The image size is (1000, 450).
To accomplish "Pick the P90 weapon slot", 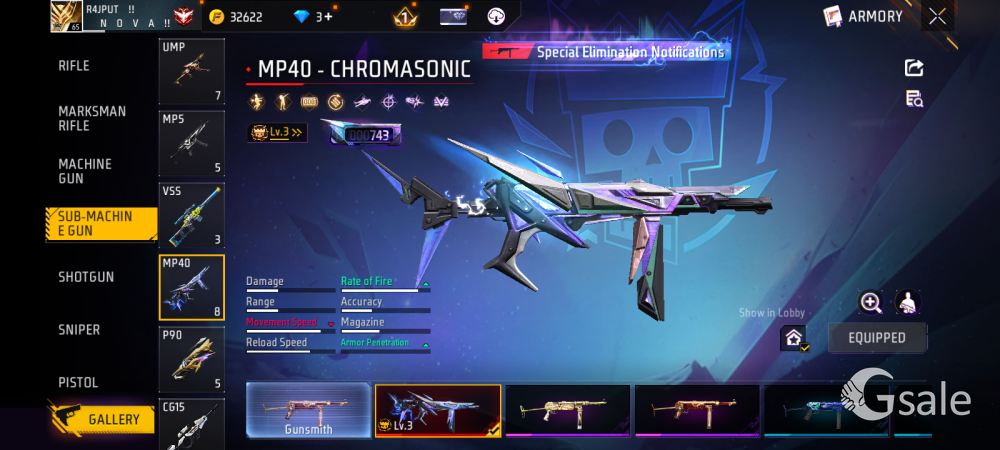I will point(192,358).
